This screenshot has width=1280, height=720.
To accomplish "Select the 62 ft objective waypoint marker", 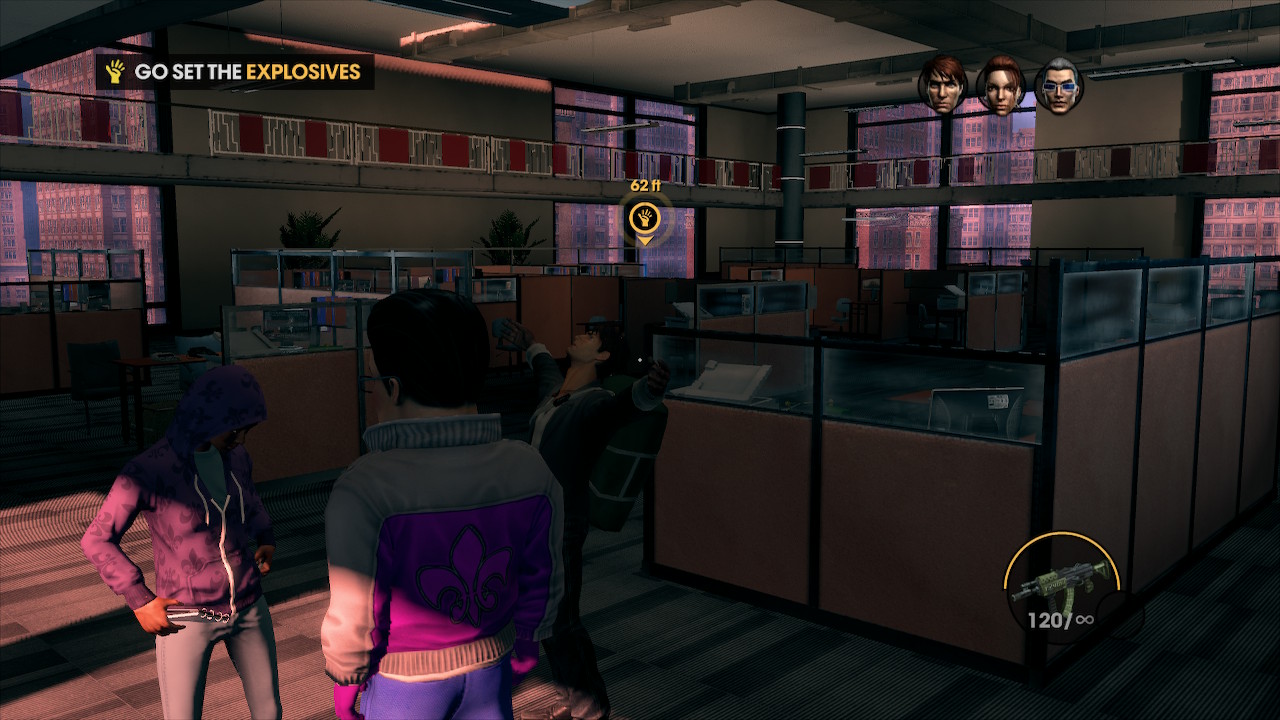I will pos(645,217).
